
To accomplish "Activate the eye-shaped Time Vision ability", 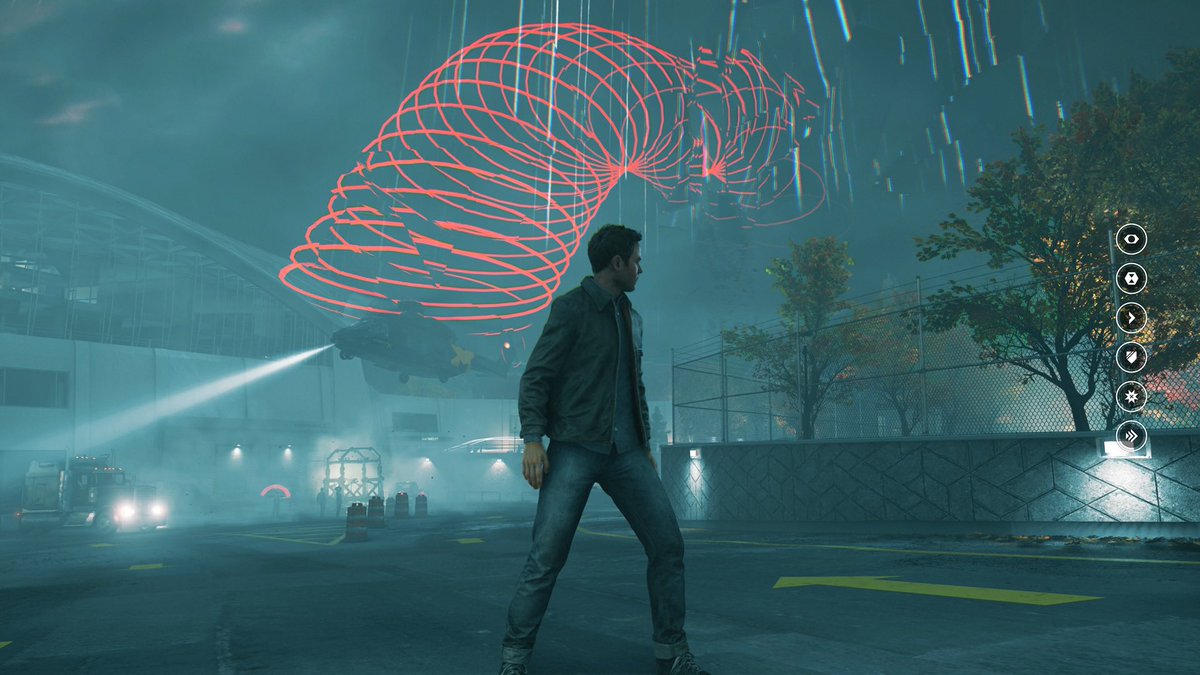I will point(1131,239).
